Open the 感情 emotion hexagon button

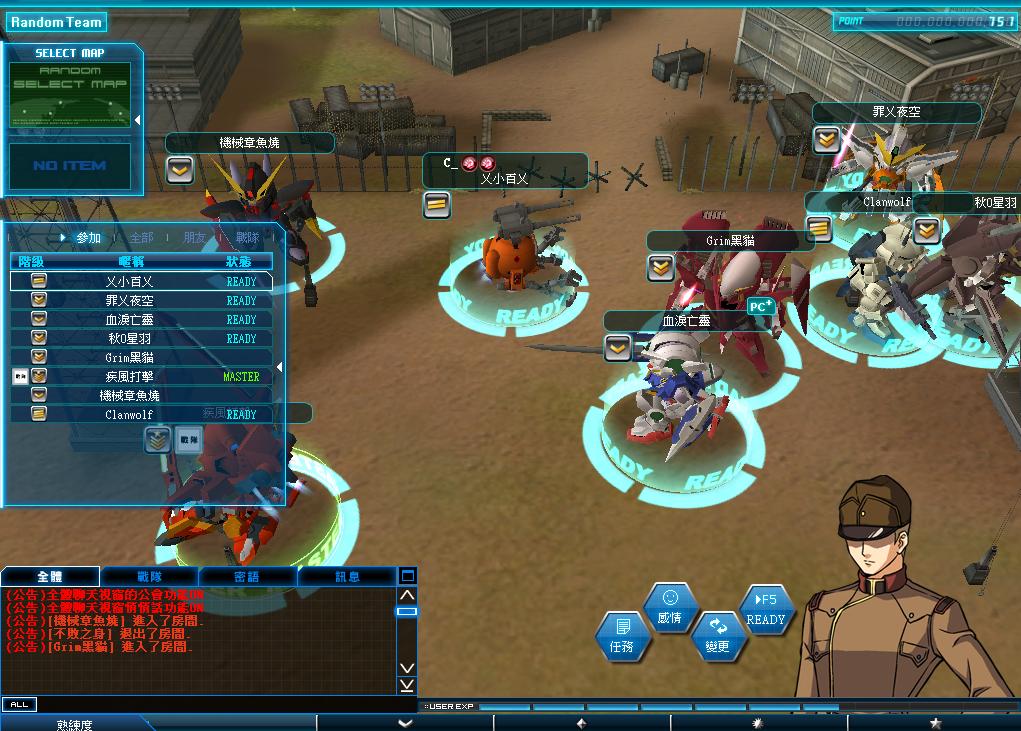click(x=669, y=609)
